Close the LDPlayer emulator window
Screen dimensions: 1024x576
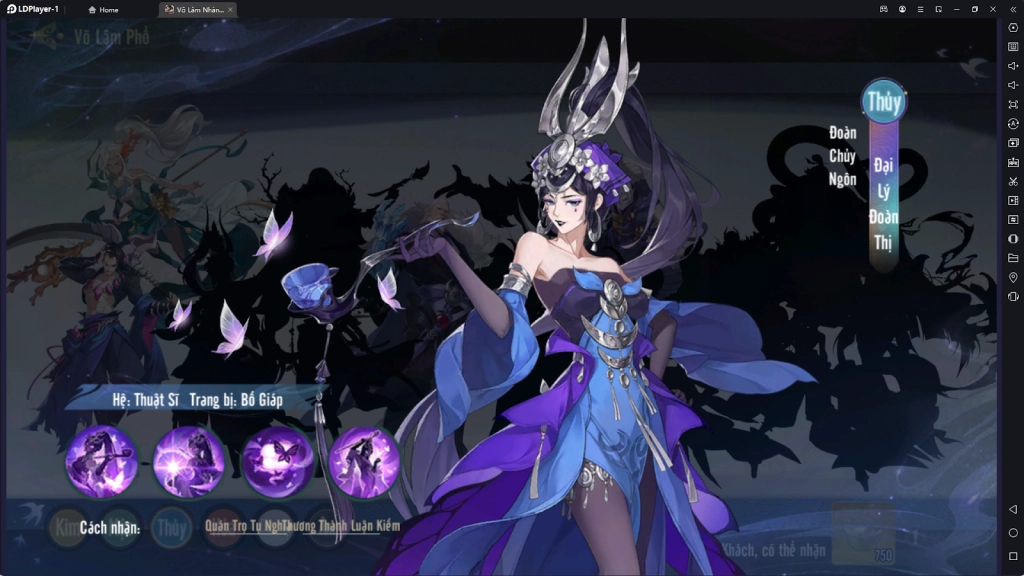coord(992,9)
